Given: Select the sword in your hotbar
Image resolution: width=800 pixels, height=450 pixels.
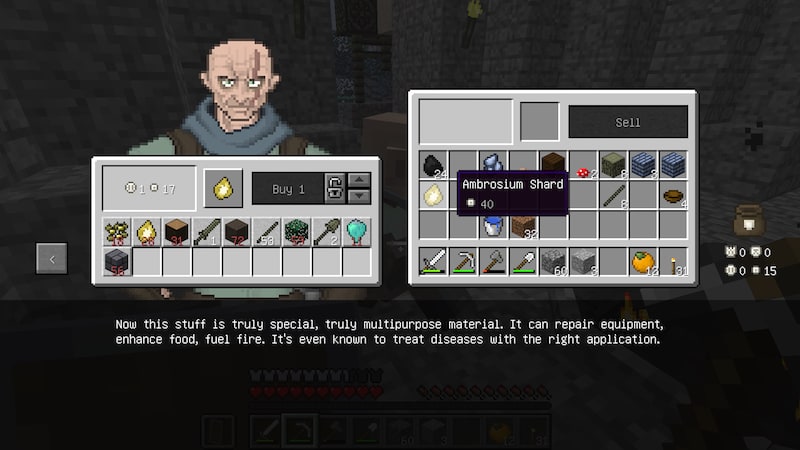Looking at the screenshot, I should pos(433,262).
